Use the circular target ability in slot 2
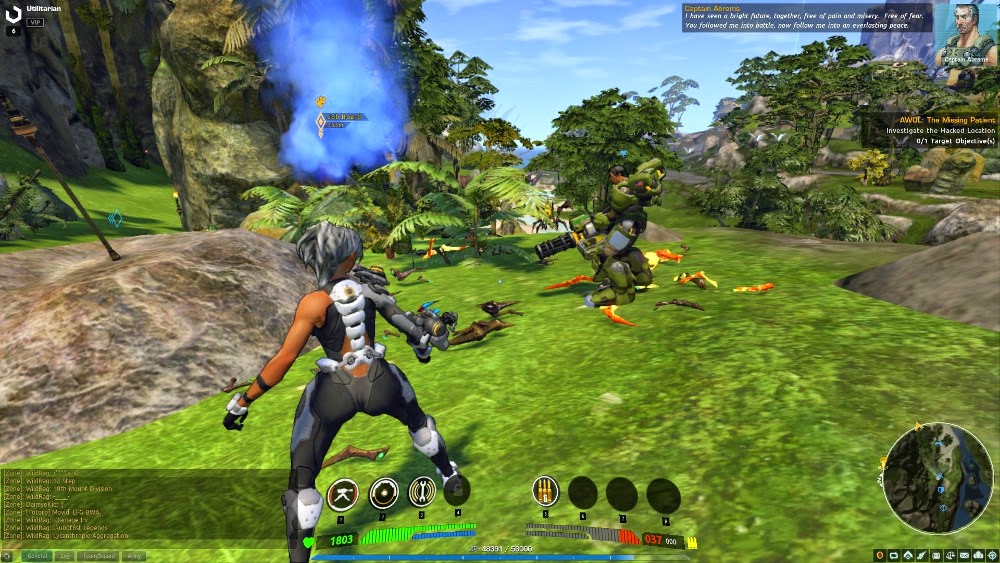This screenshot has width=1000, height=563. [384, 492]
